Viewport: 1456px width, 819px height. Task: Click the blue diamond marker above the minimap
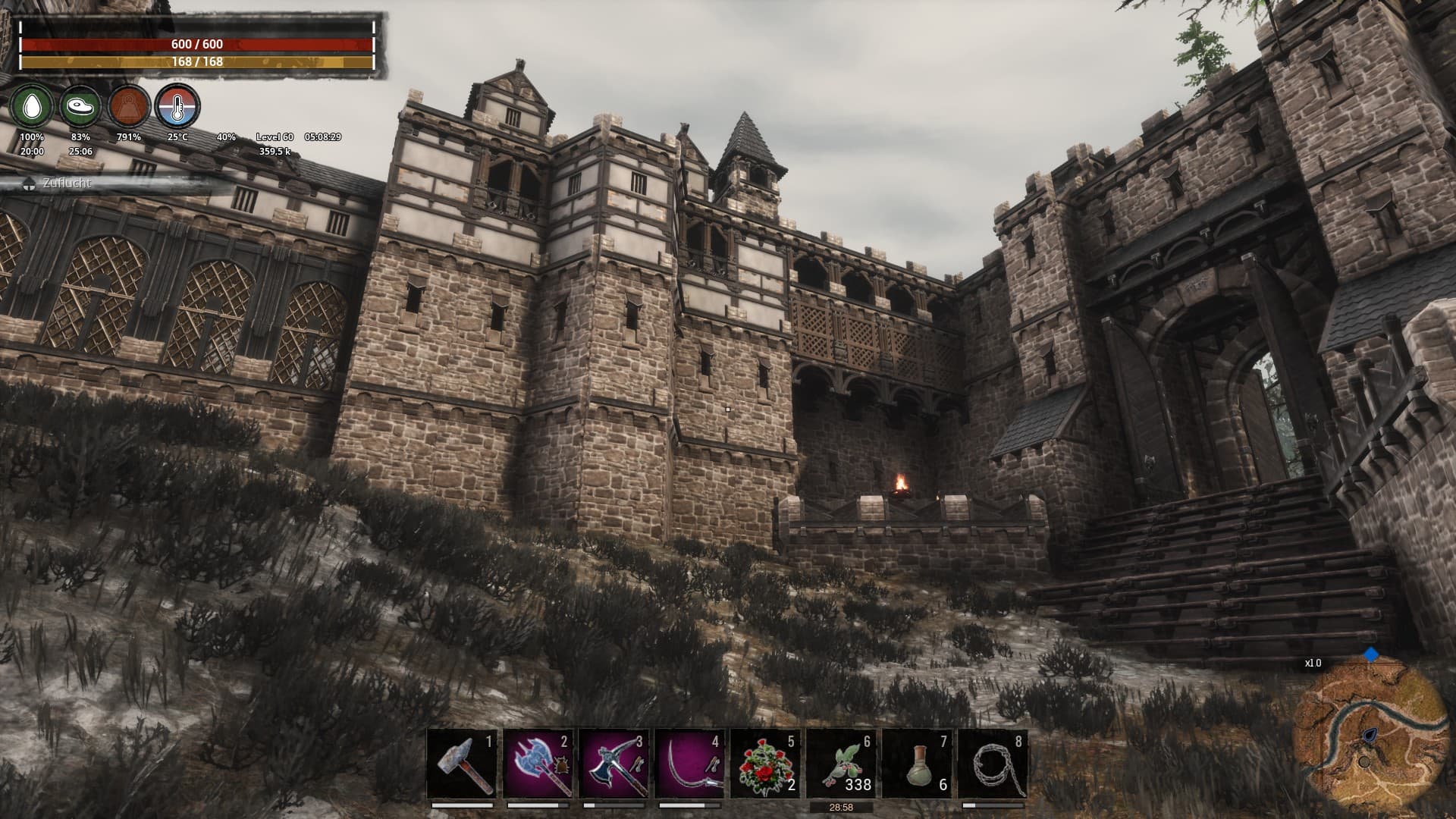tap(1371, 654)
